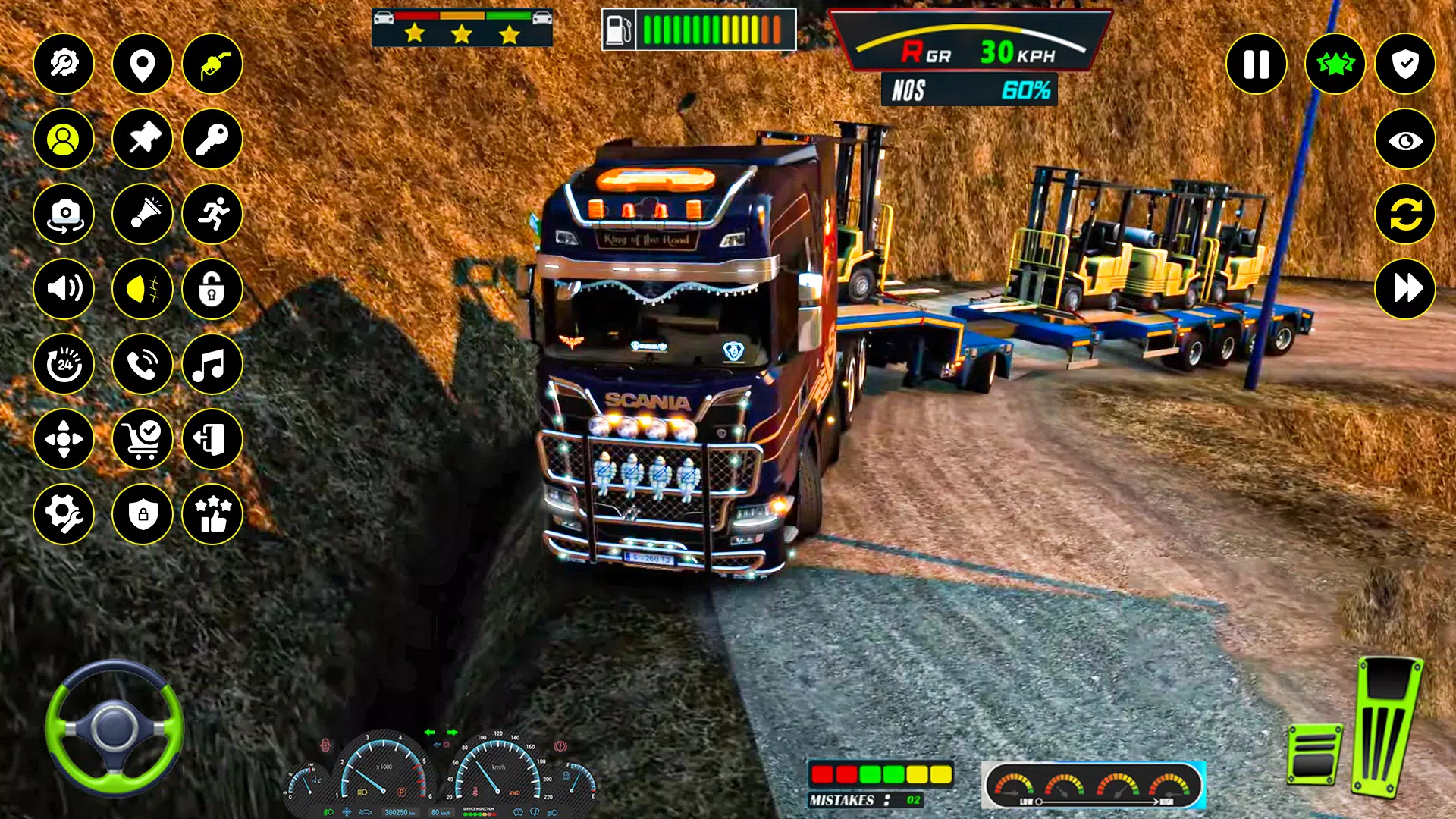Pause the game

click(x=1256, y=64)
